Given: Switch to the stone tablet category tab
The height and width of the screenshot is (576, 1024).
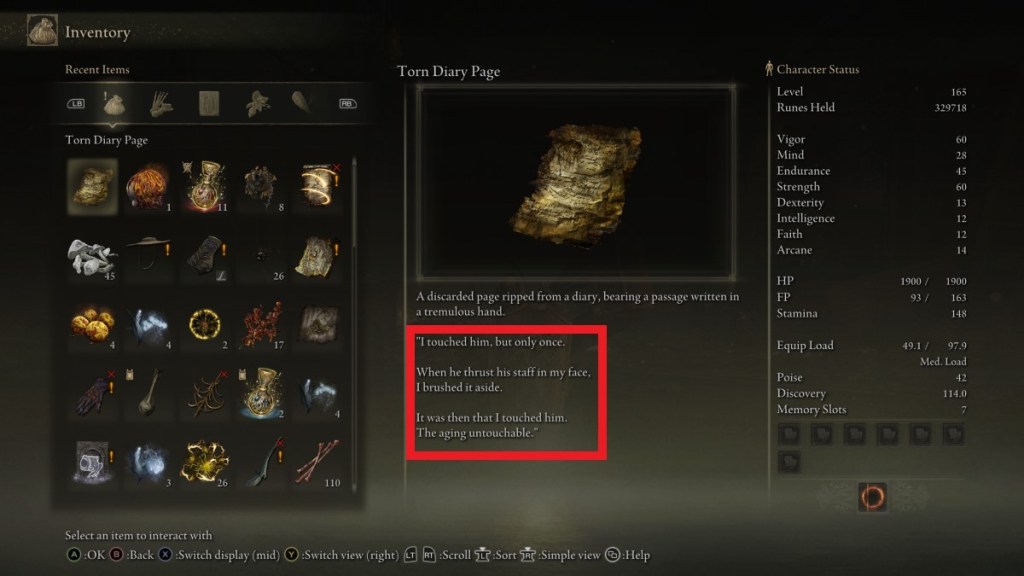Looking at the screenshot, I should (x=209, y=102).
